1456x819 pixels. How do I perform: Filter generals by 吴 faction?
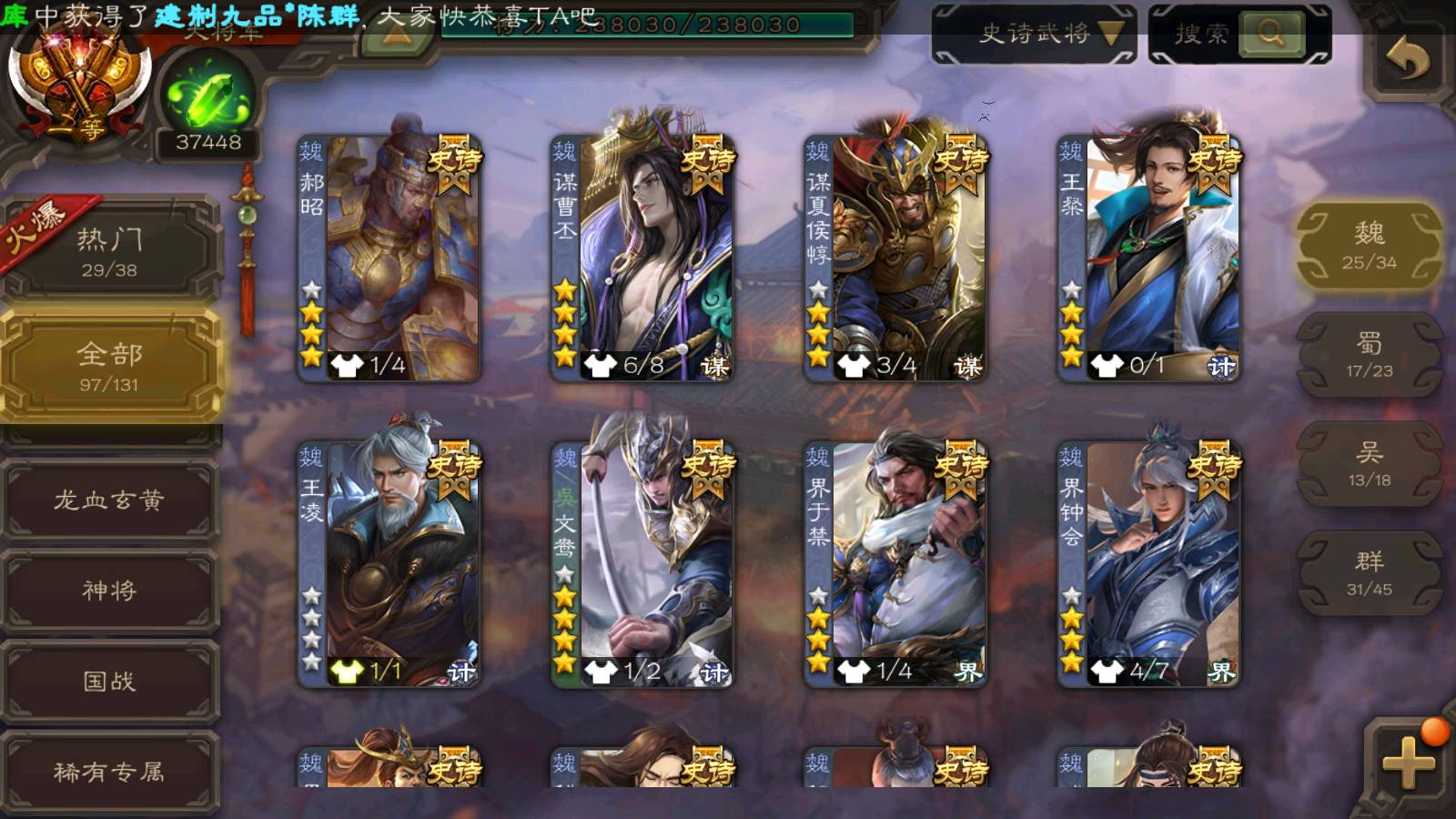coord(1369,464)
